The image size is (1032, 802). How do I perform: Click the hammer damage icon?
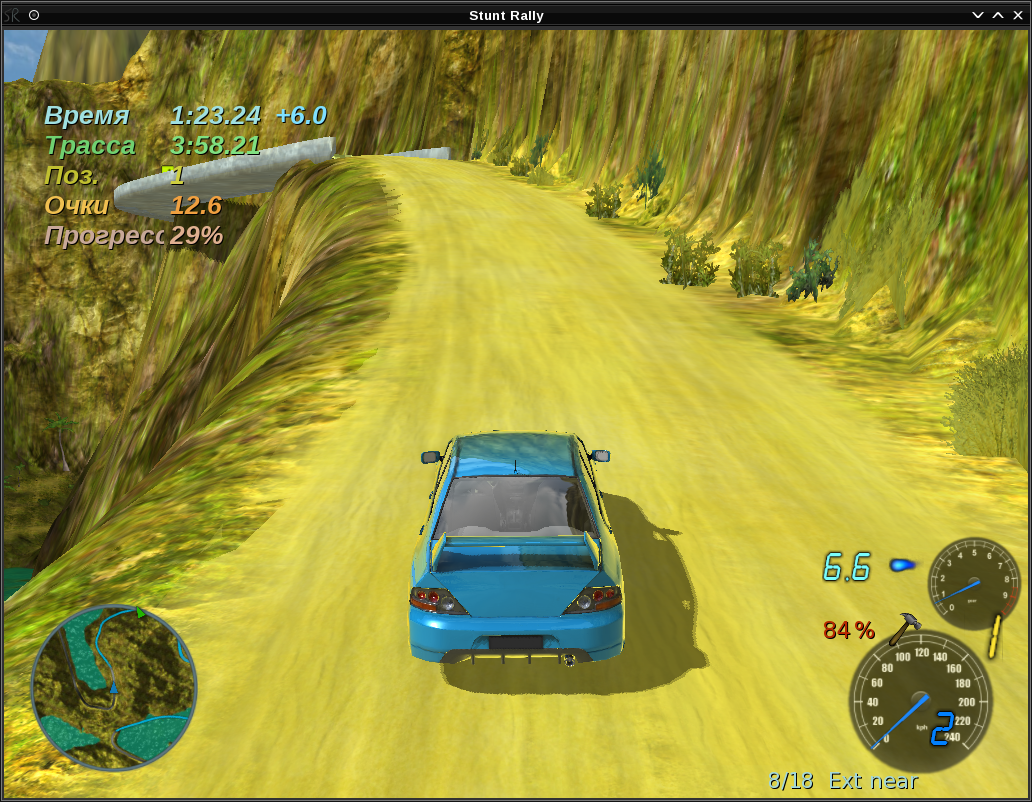905,628
